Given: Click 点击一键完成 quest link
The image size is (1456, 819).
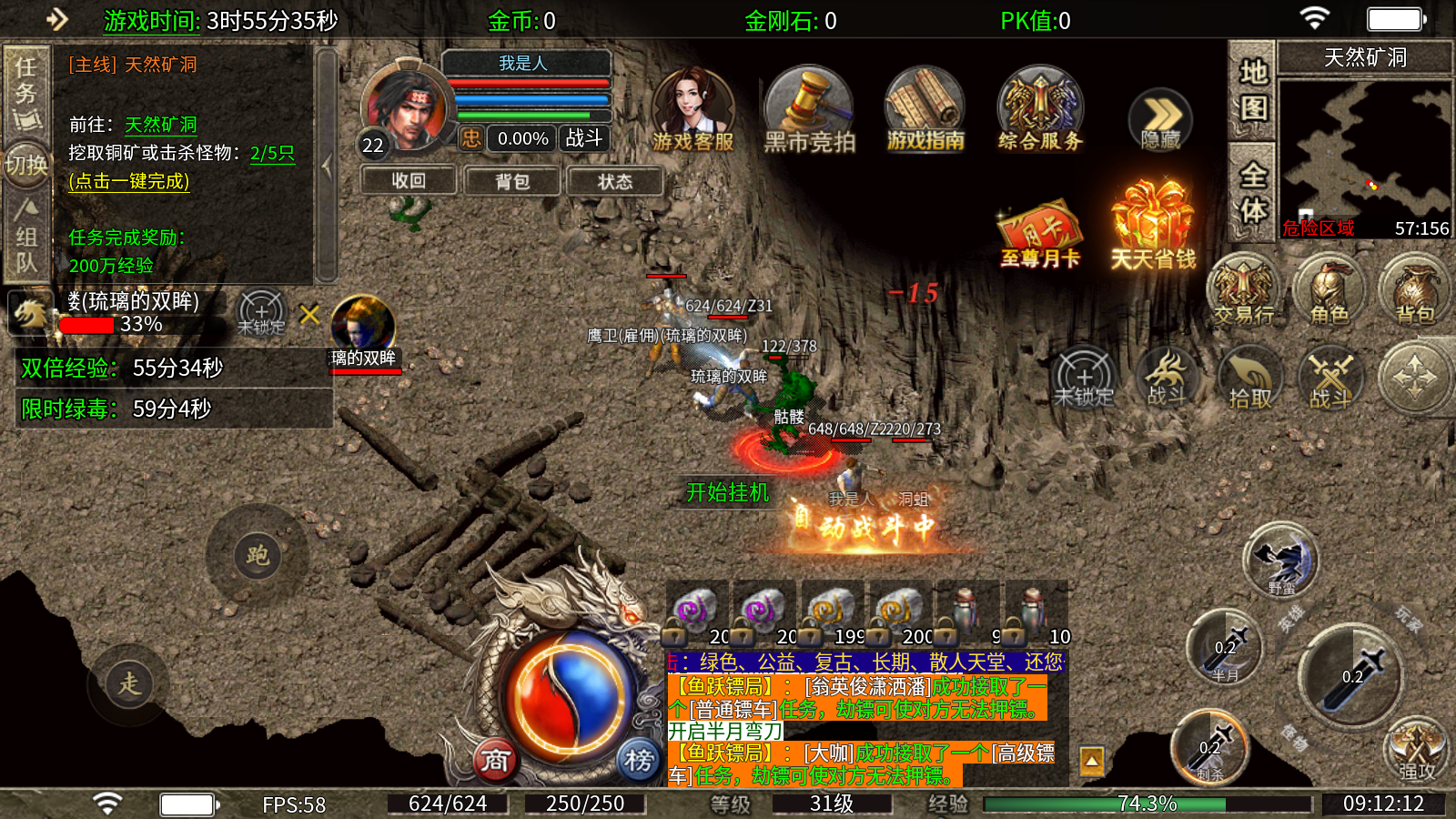Looking at the screenshot, I should (129, 181).
